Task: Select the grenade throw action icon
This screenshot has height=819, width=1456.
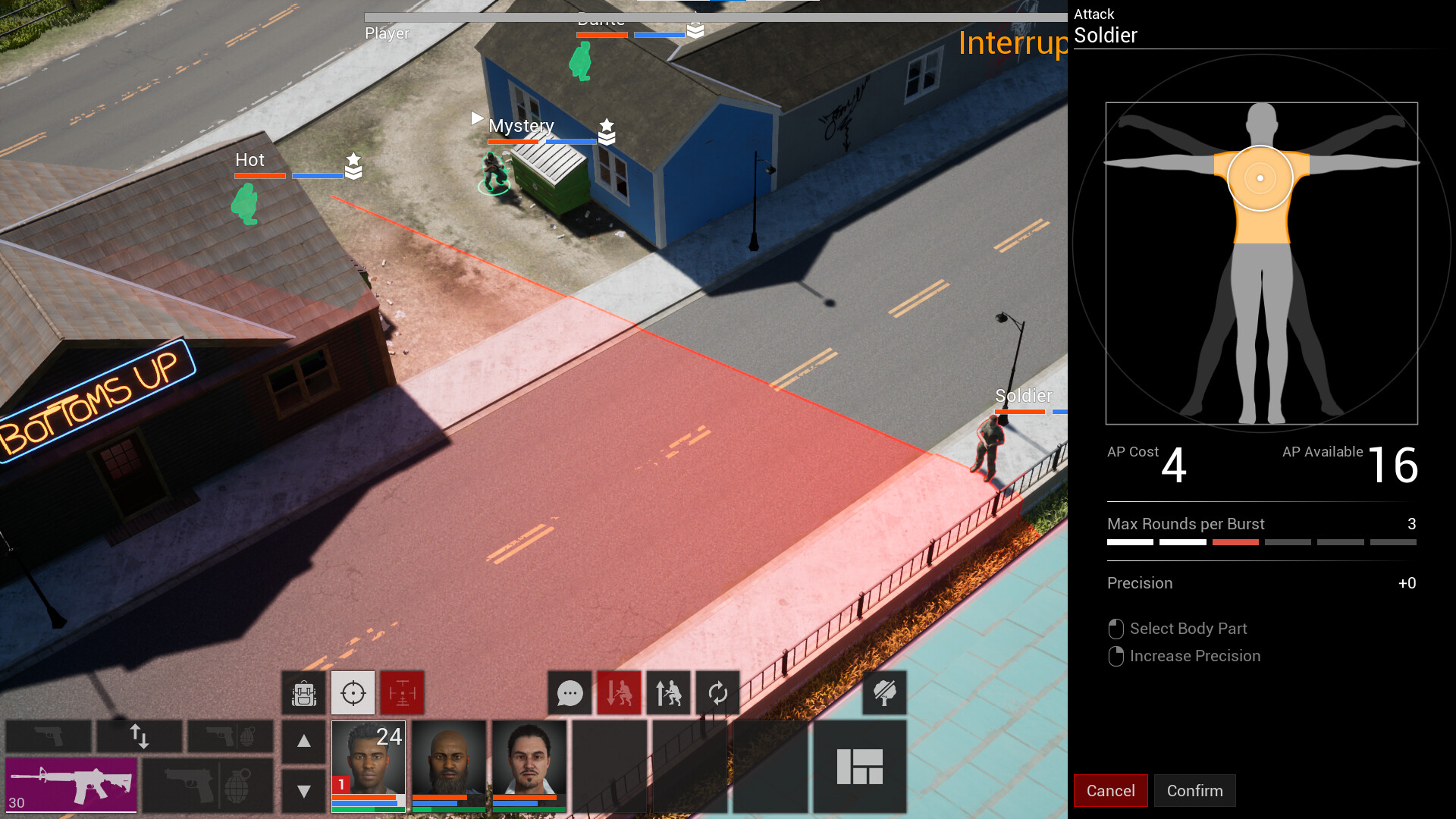Action: (237, 786)
